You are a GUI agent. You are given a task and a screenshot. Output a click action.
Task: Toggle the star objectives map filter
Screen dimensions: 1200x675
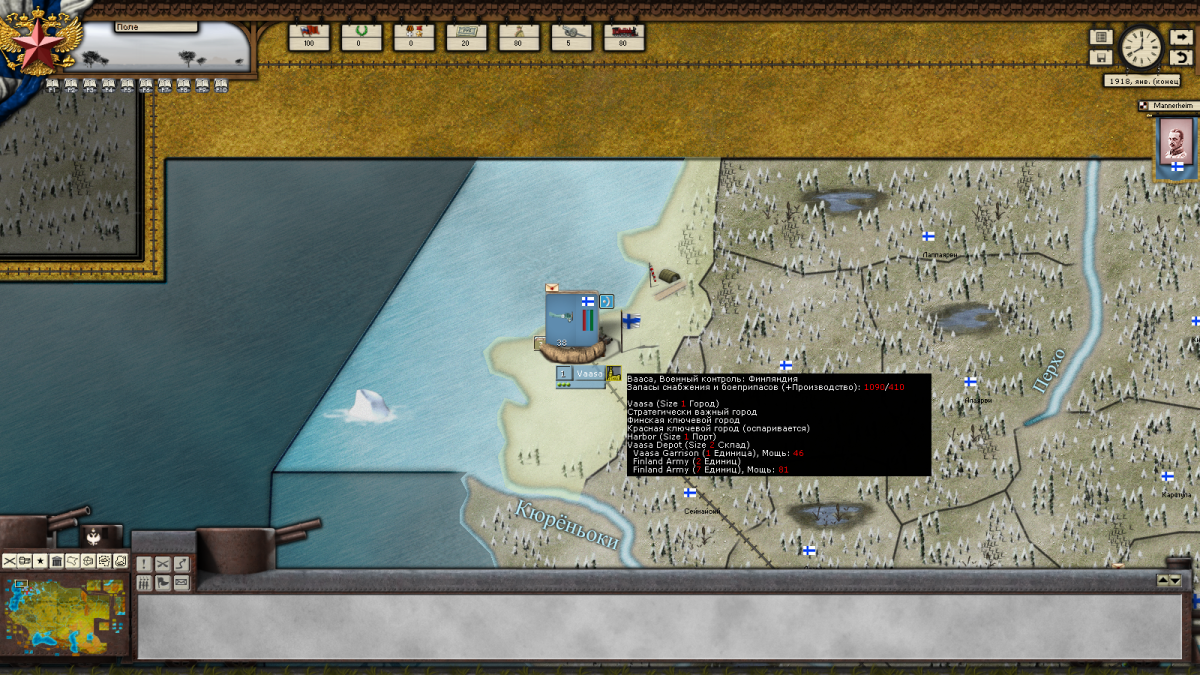(x=41, y=561)
